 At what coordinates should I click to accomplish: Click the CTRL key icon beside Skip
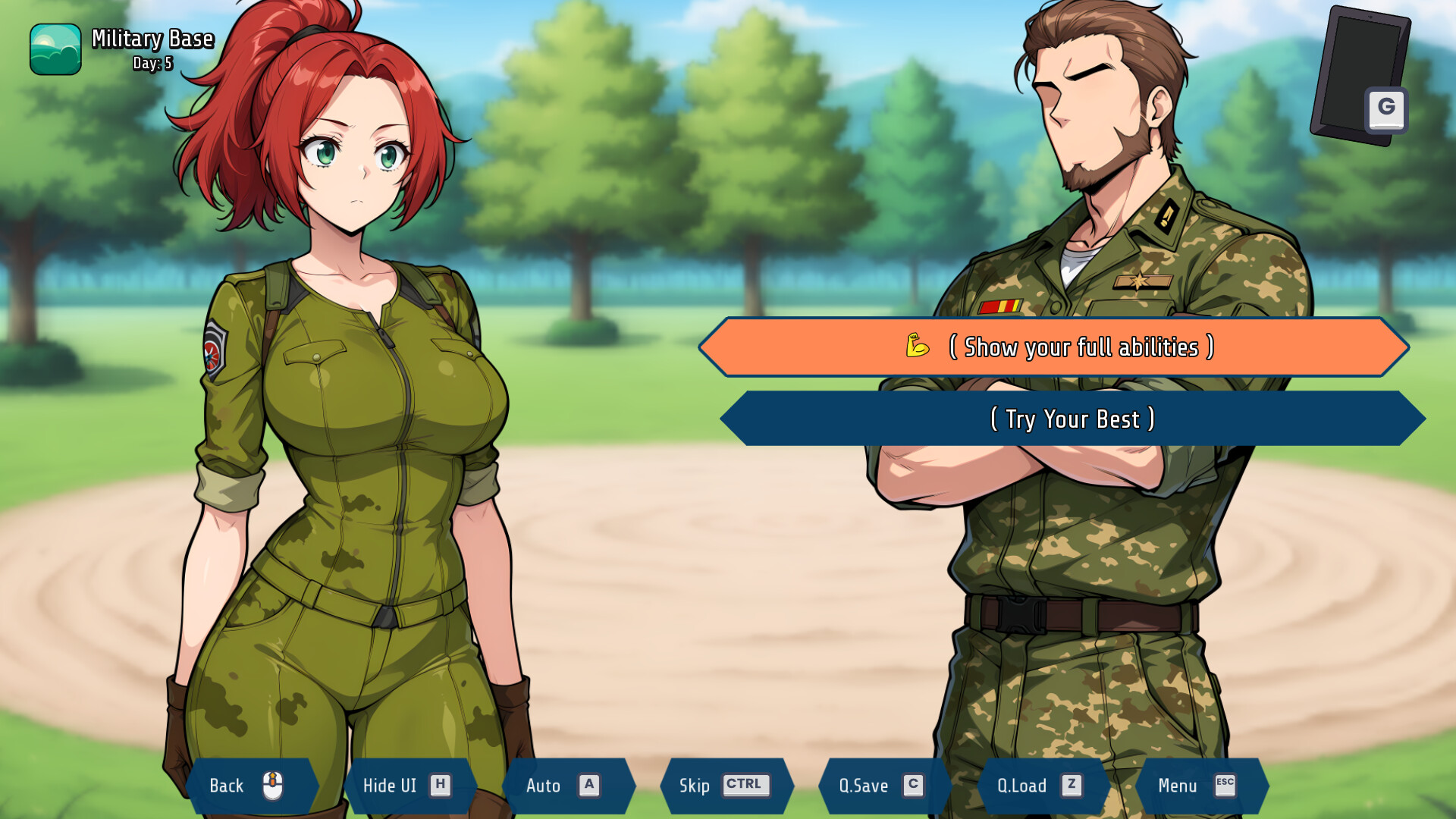coord(745,786)
